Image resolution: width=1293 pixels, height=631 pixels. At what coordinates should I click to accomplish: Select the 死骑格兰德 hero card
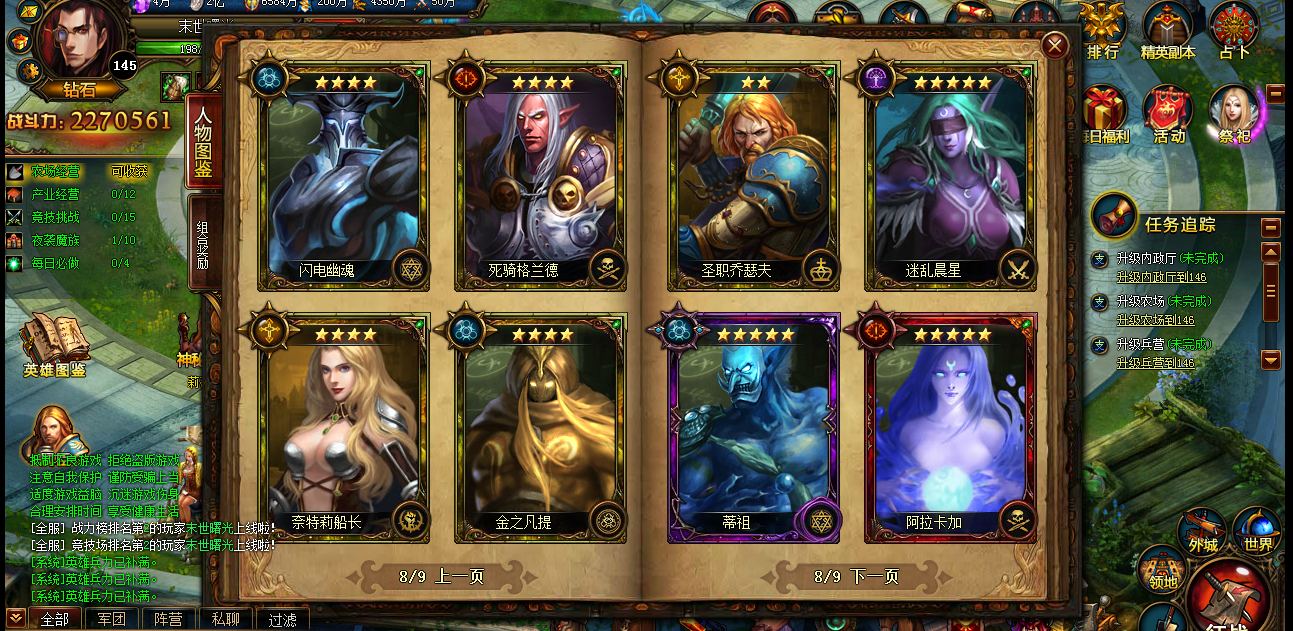tap(540, 175)
